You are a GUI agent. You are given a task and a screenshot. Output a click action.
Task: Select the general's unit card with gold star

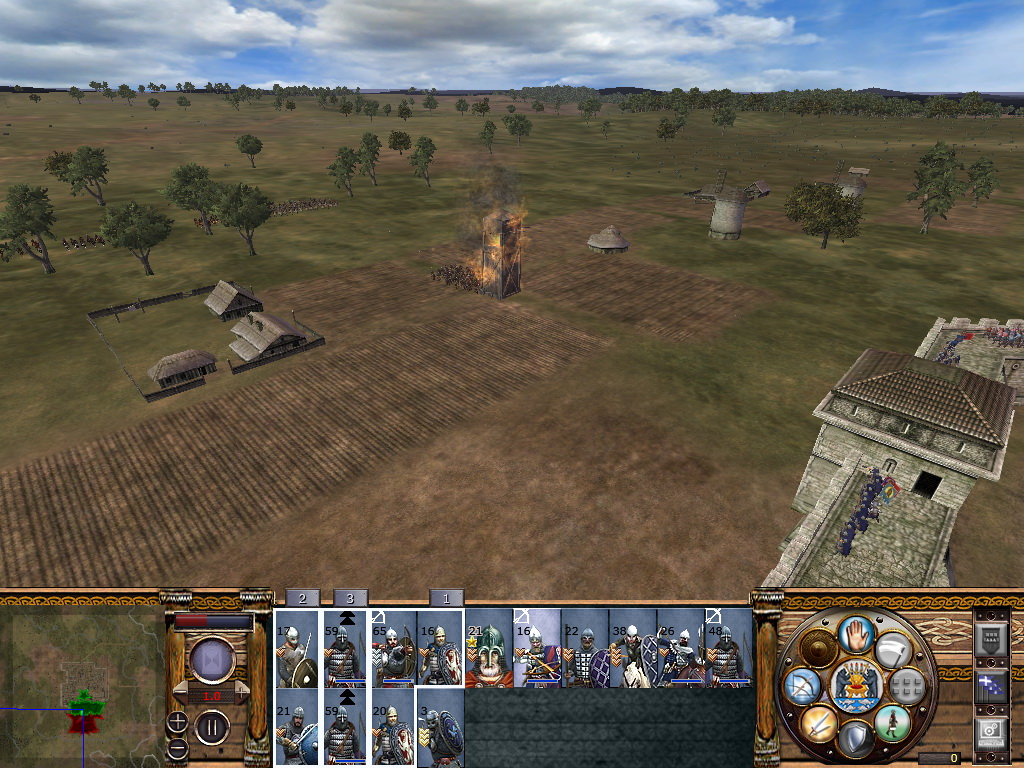pos(489,649)
